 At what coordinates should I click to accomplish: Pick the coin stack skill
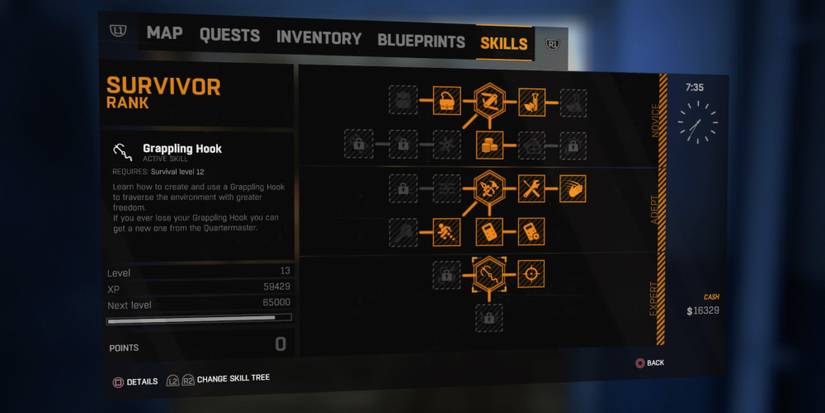[x=489, y=145]
